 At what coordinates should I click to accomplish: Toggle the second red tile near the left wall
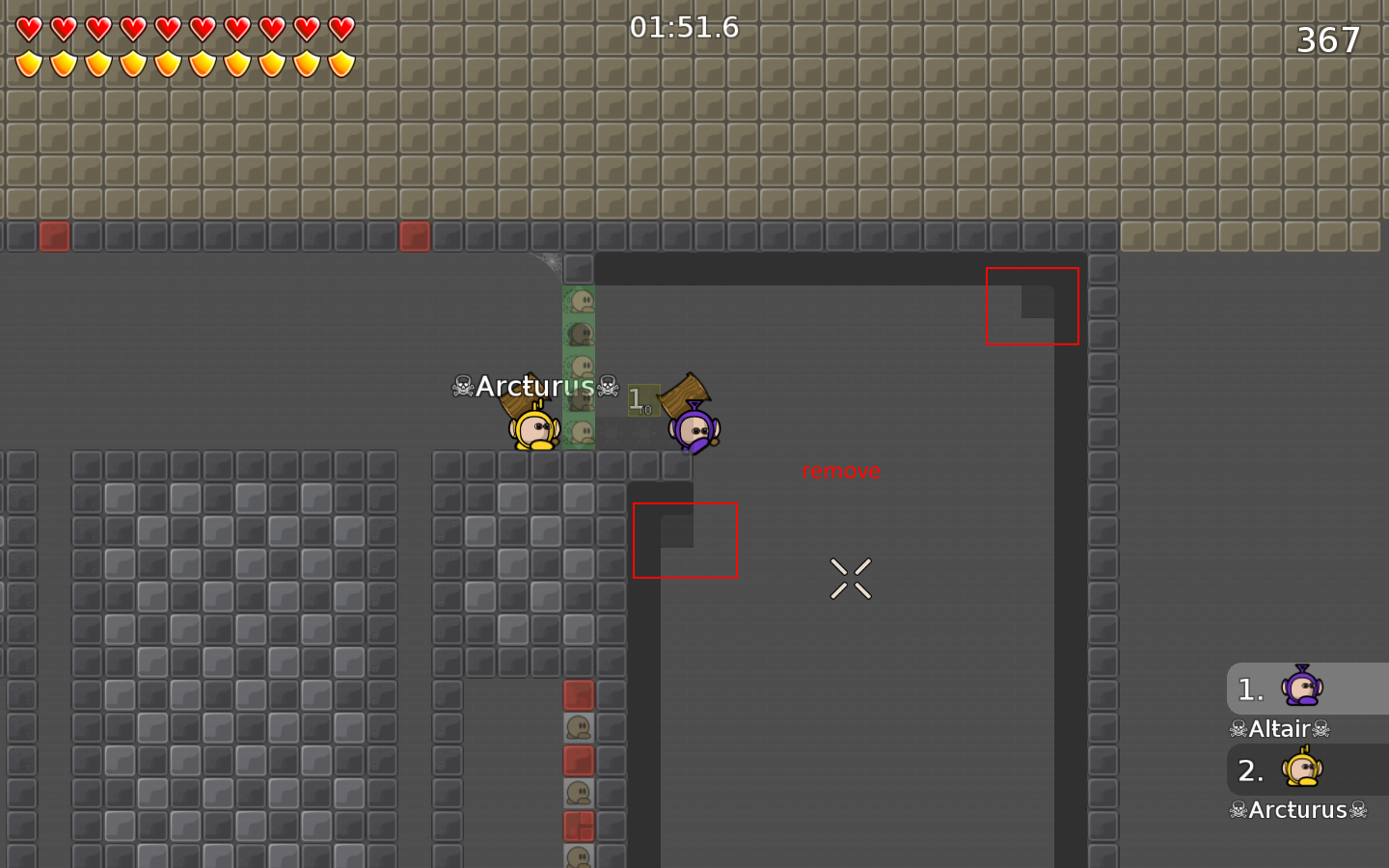[x=417, y=236]
